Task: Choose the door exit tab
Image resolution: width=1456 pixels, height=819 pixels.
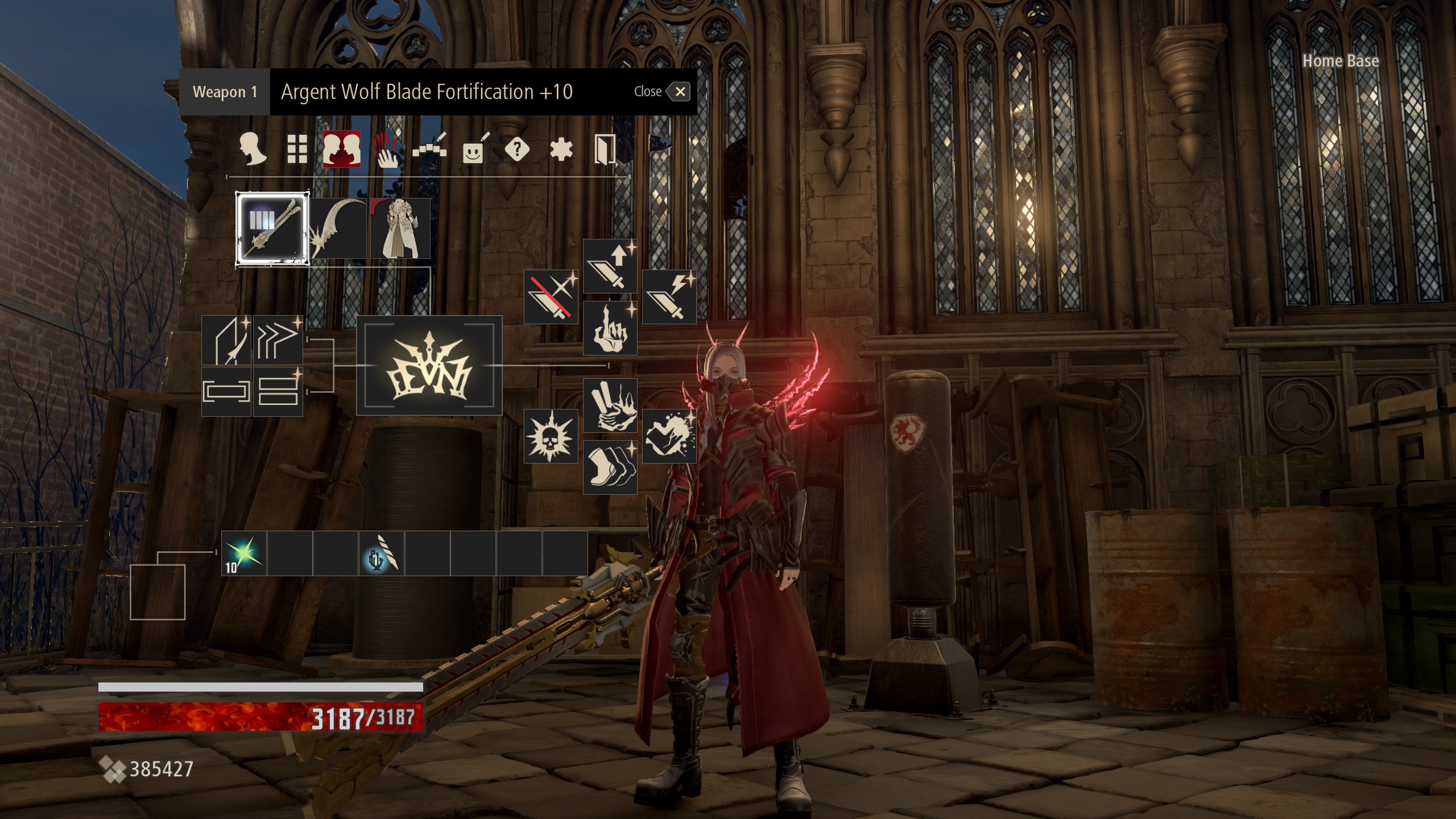Action: [605, 150]
